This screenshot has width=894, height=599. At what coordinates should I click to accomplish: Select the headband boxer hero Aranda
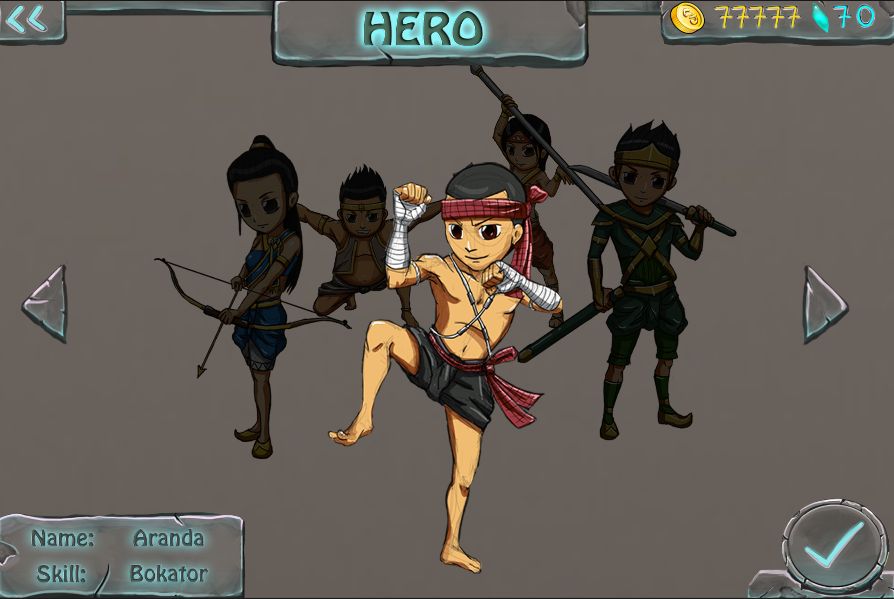click(x=457, y=330)
